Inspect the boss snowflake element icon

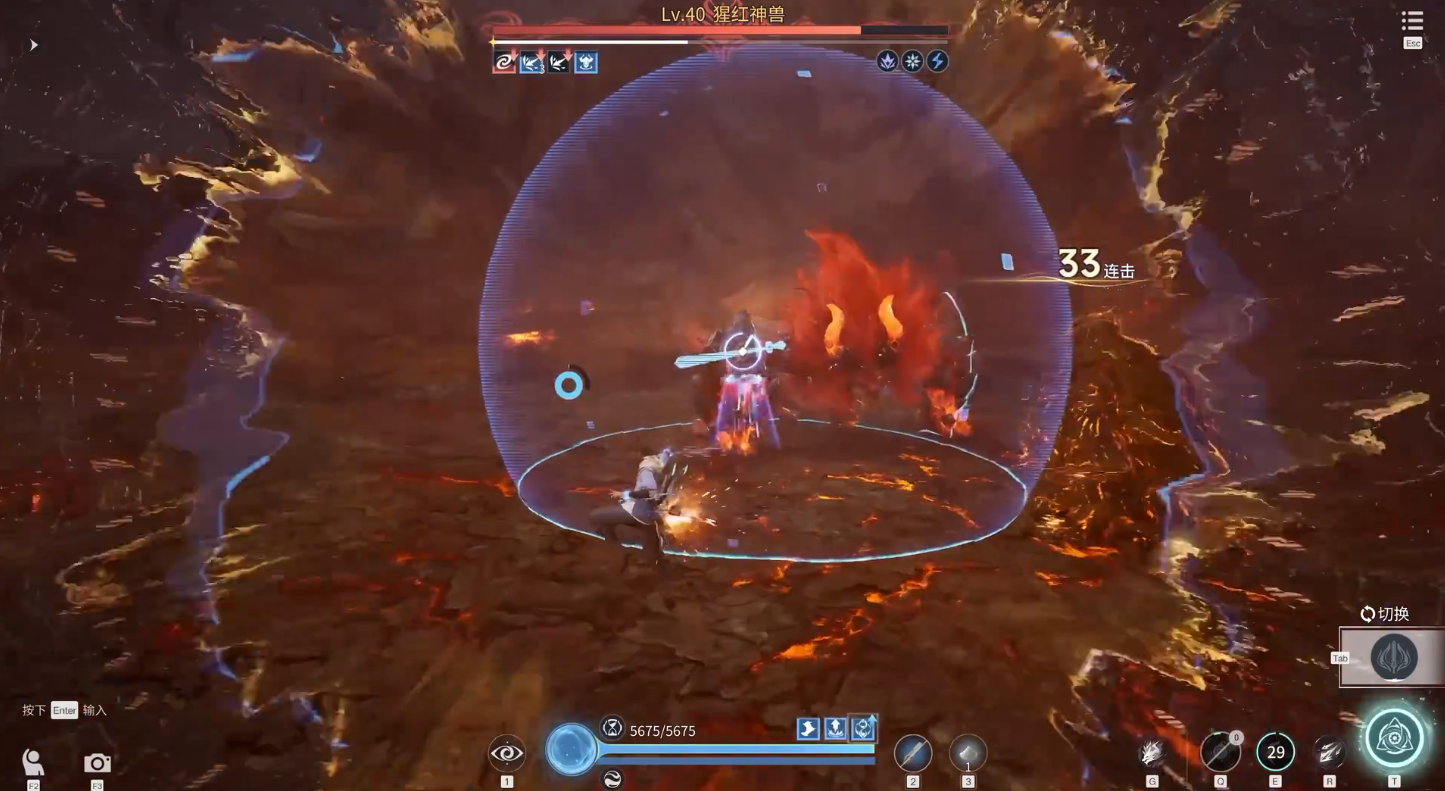pos(912,61)
